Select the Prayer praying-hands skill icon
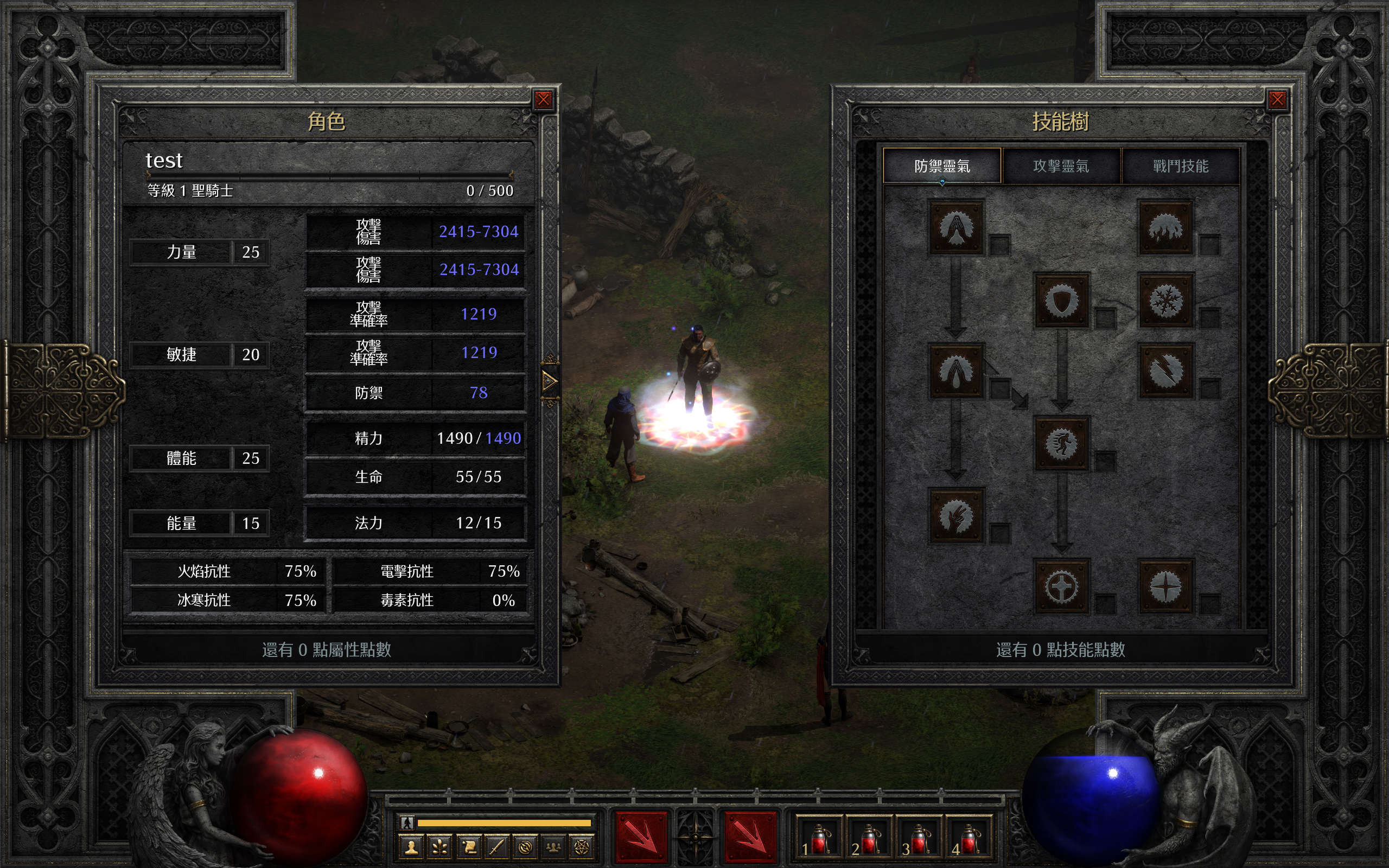 tap(956, 227)
